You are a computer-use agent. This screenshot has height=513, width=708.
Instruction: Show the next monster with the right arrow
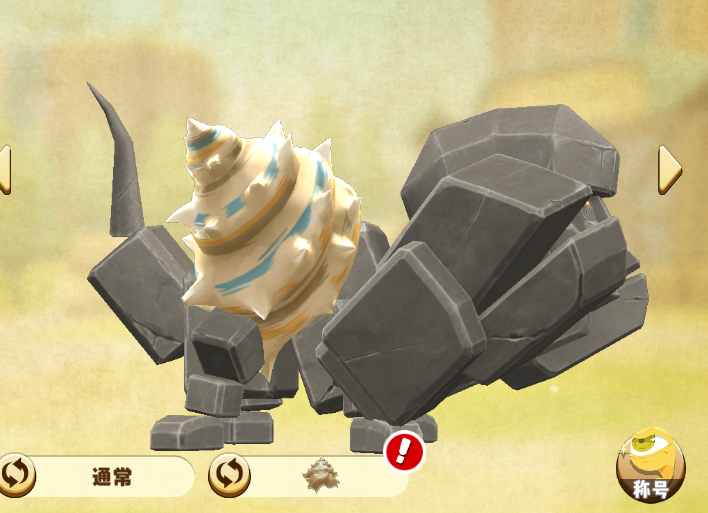tap(669, 170)
